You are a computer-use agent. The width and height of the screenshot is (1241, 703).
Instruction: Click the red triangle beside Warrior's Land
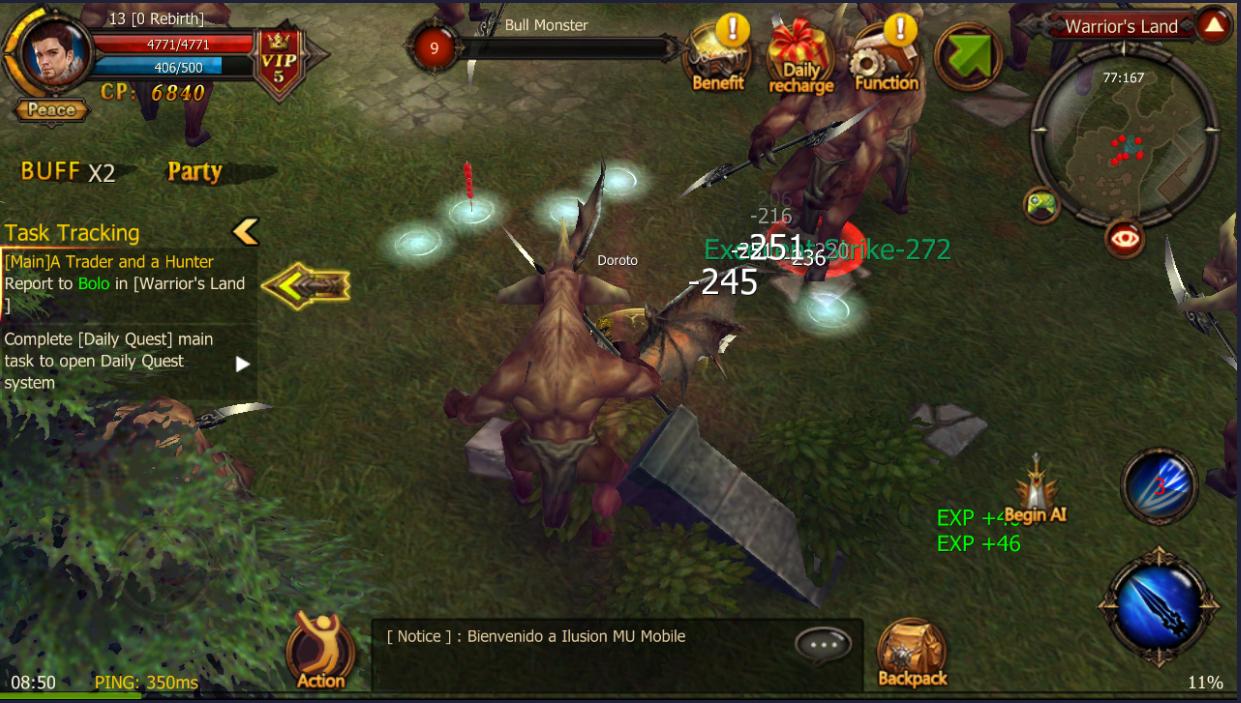coord(1213,25)
